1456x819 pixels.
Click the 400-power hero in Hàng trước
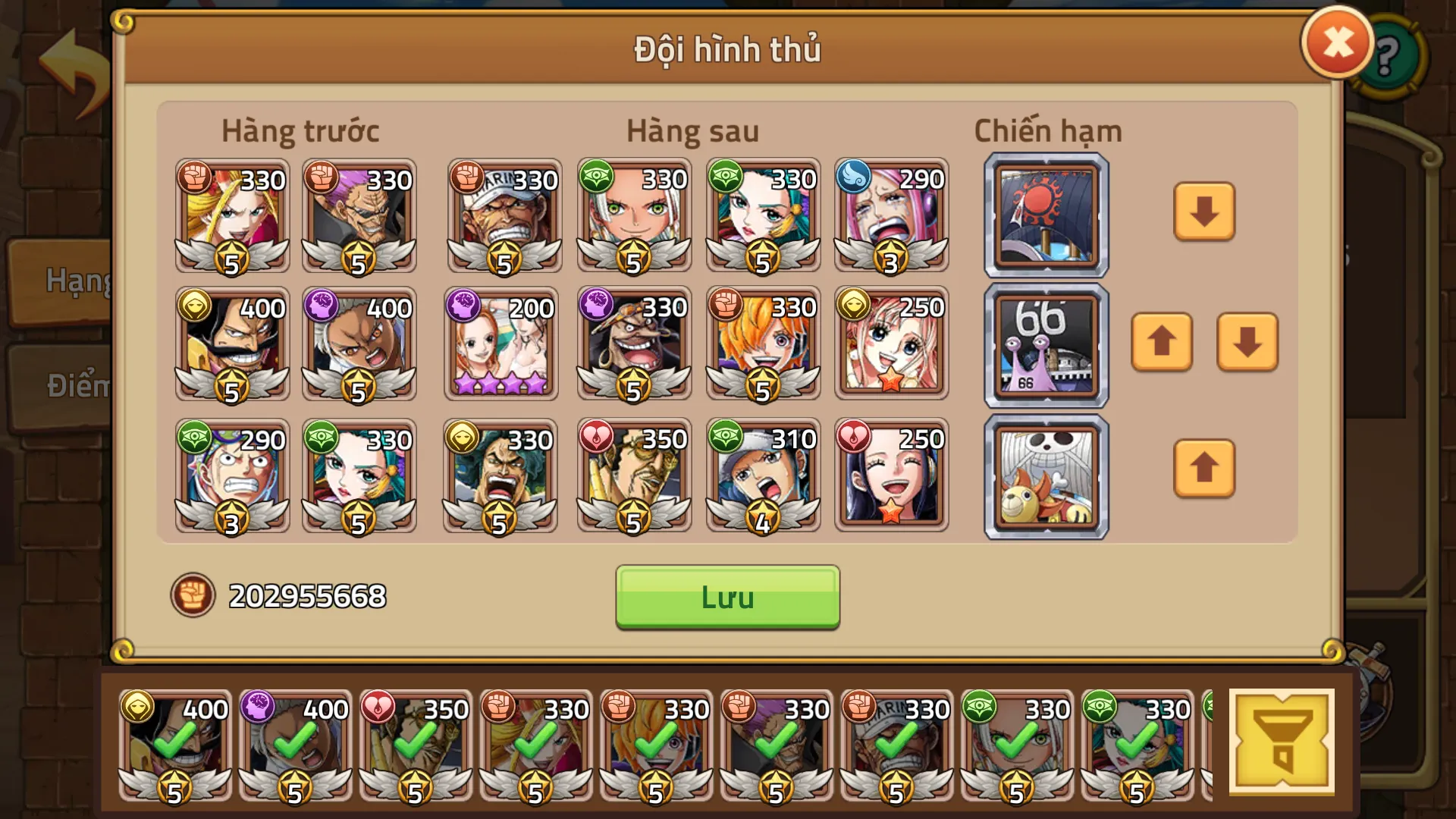pos(231,345)
